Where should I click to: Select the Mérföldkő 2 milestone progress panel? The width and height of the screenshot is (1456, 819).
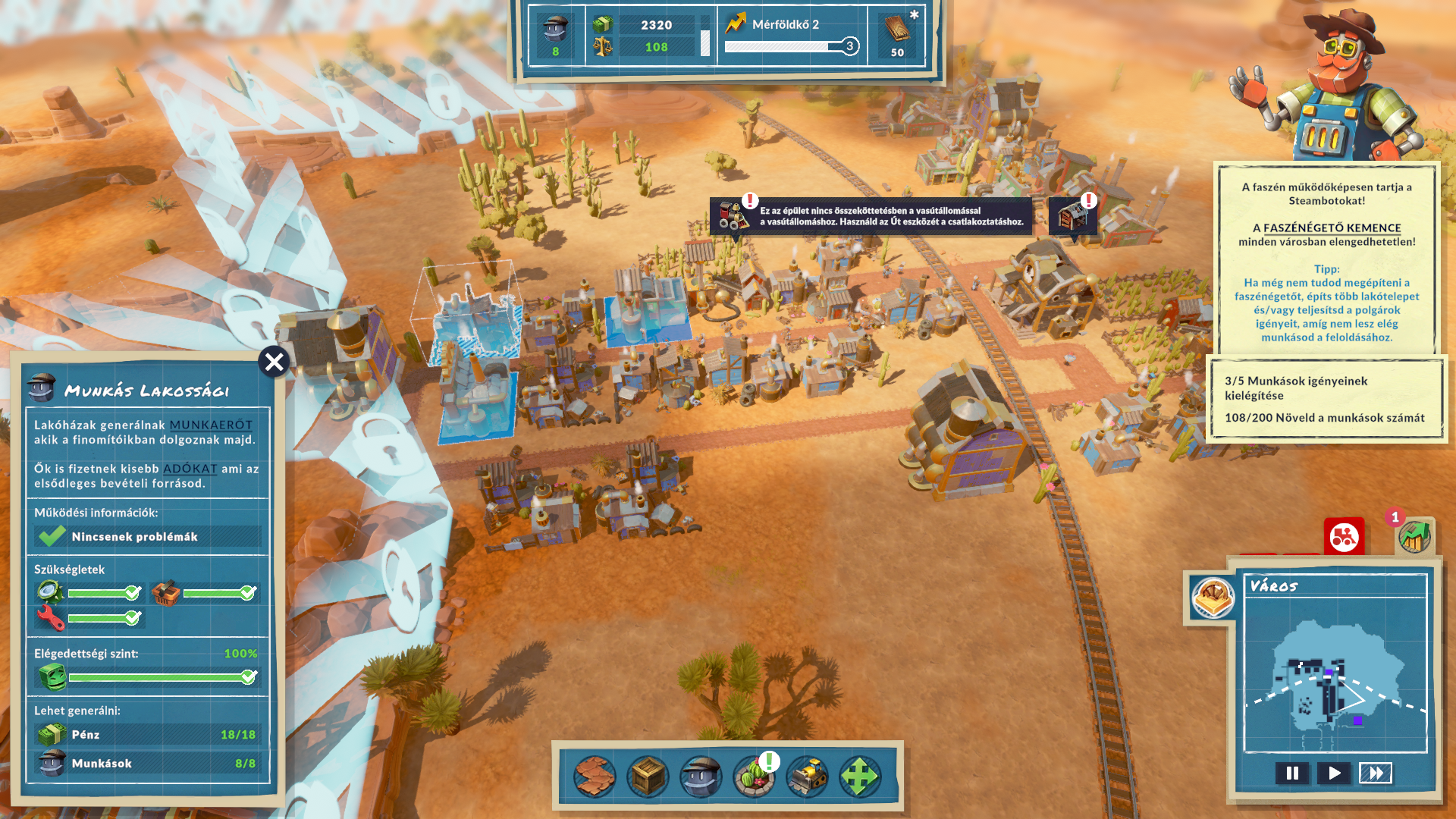pos(792,36)
